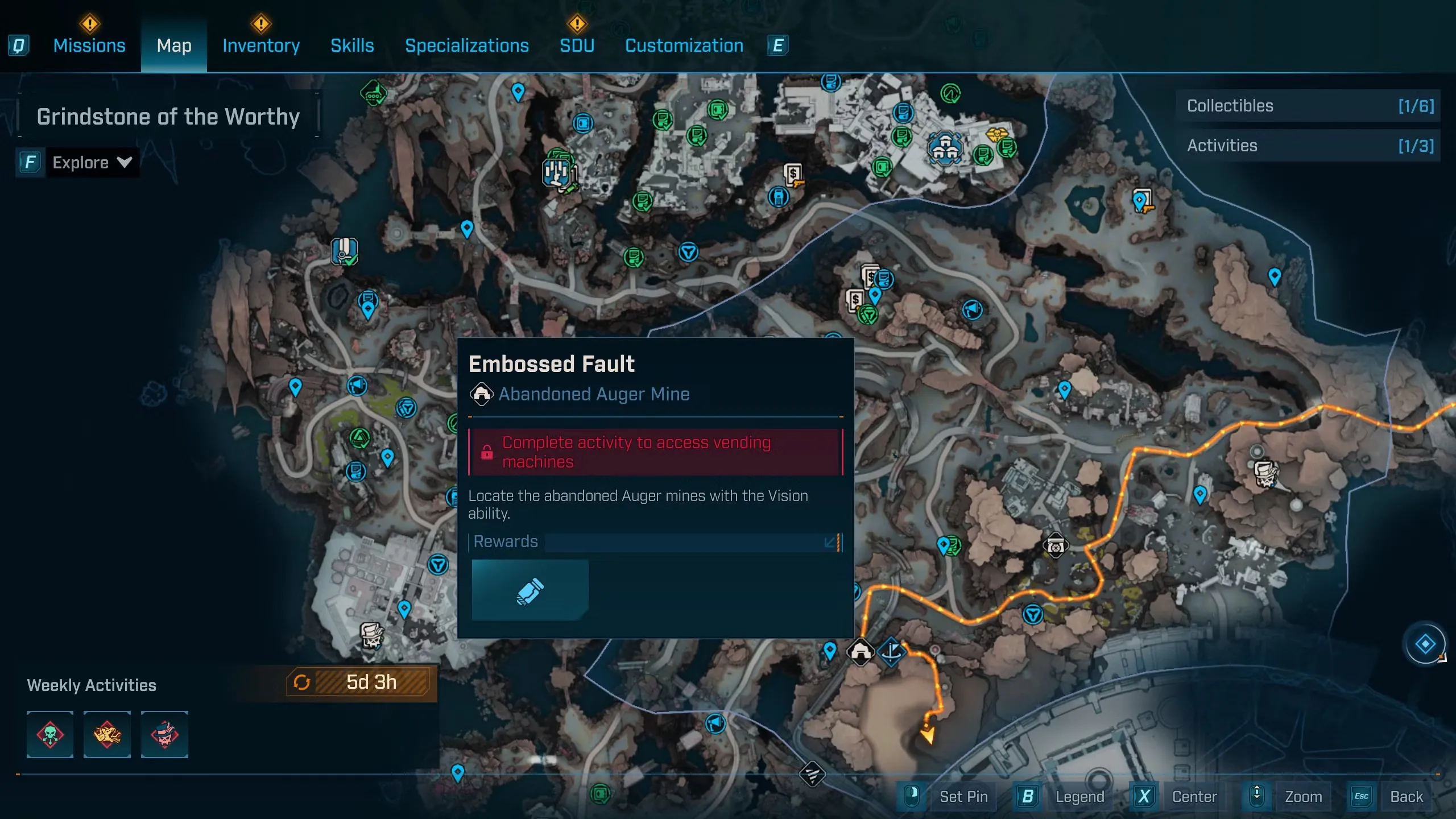Expand the Explore dropdown

click(x=91, y=163)
